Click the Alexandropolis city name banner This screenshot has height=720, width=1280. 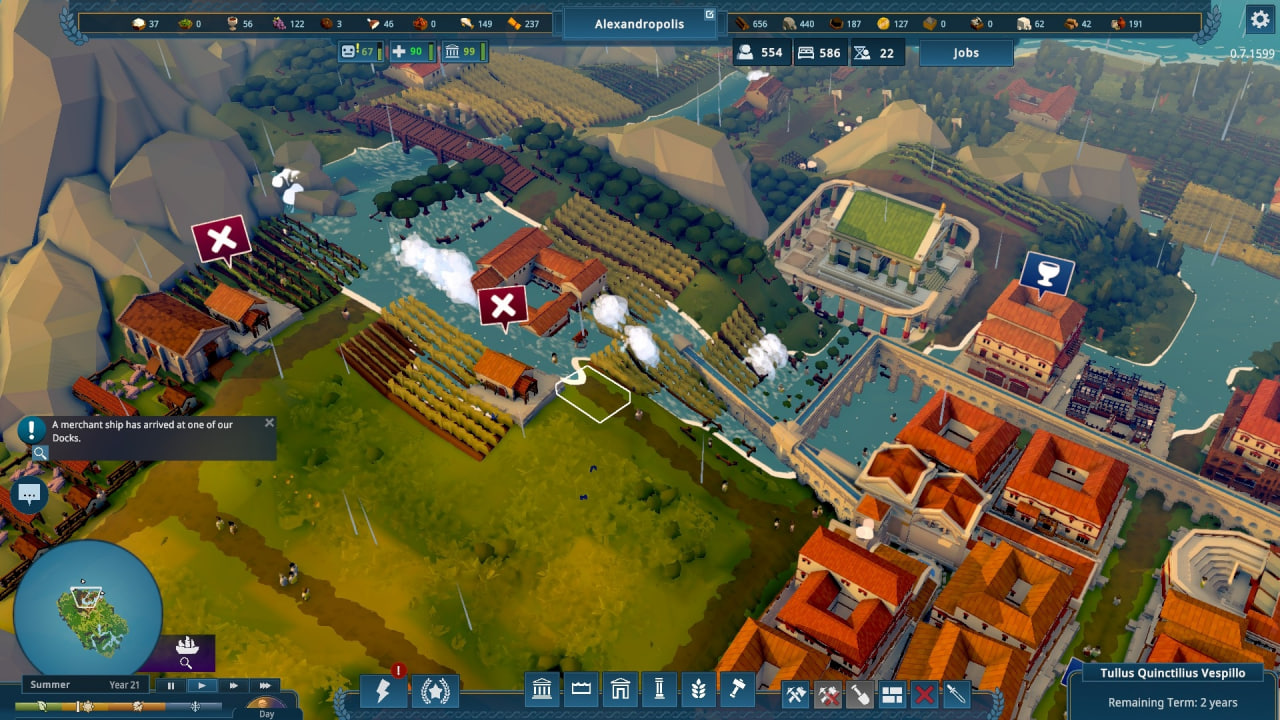coord(639,23)
